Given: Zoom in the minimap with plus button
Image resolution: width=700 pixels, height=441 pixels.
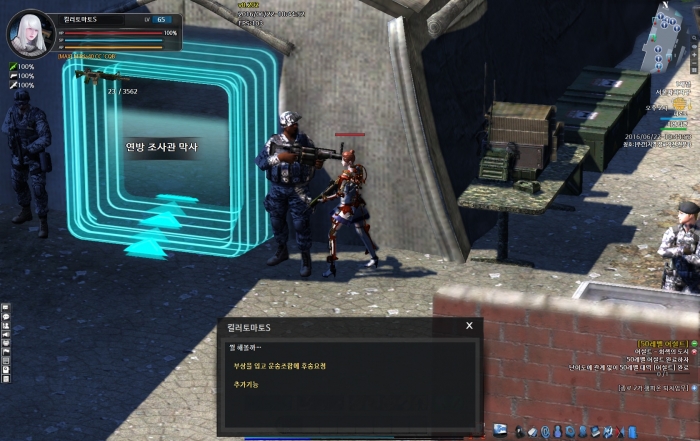Looking at the screenshot, I should 694,54.
